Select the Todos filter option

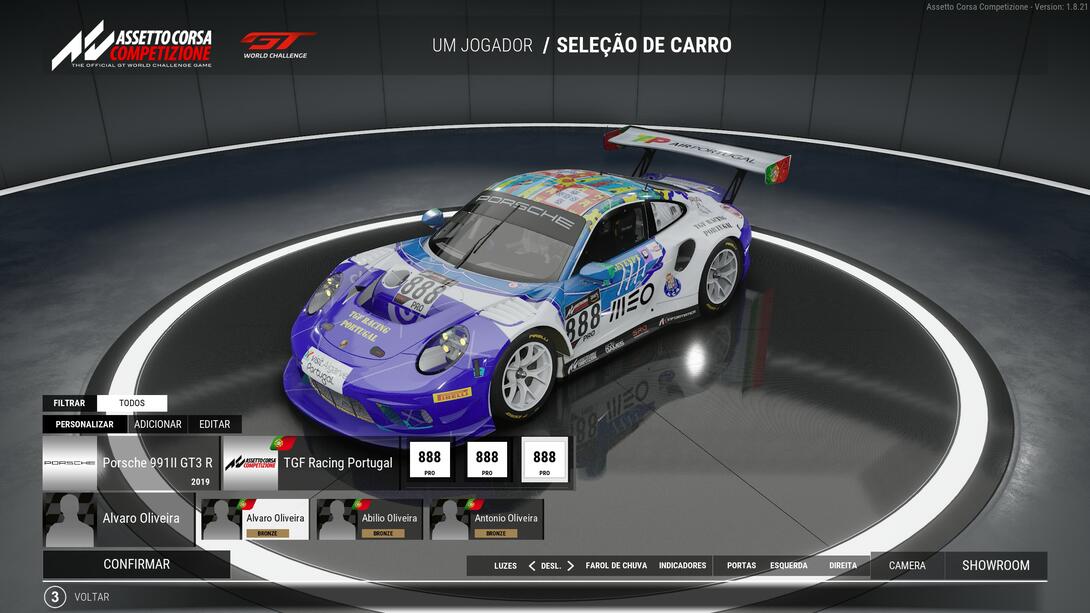132,403
